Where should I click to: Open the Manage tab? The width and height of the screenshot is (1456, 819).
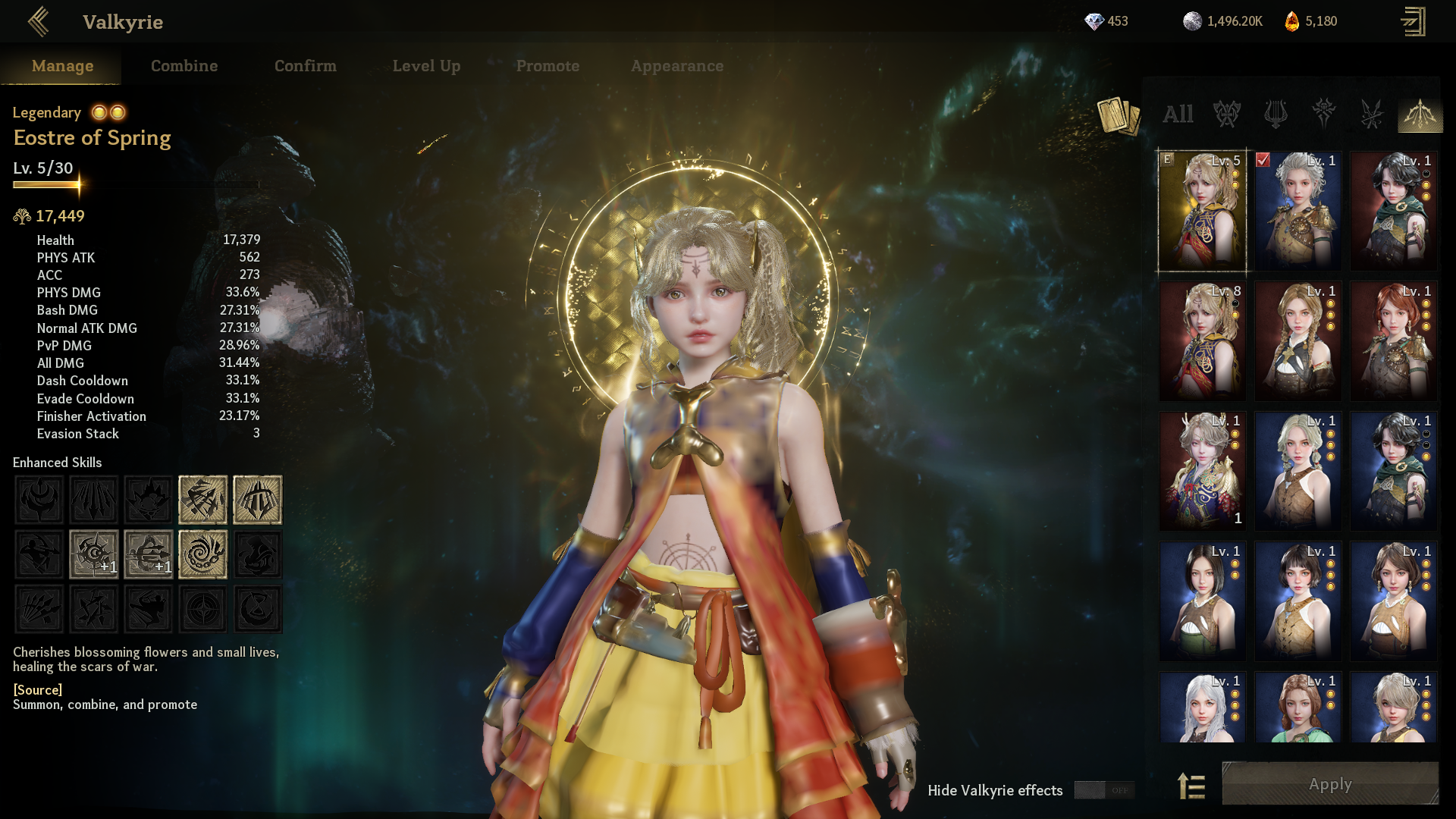63,66
